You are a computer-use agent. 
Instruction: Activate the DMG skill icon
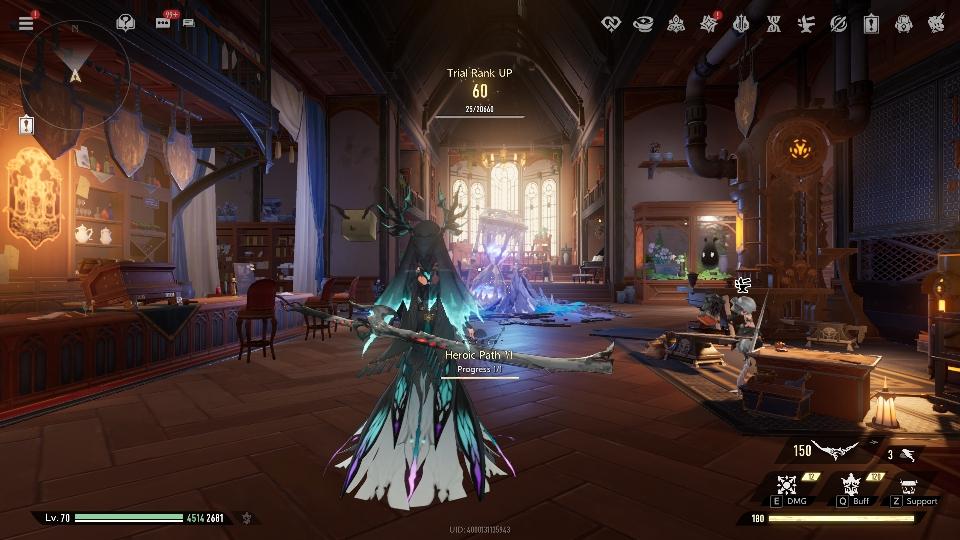[x=785, y=485]
